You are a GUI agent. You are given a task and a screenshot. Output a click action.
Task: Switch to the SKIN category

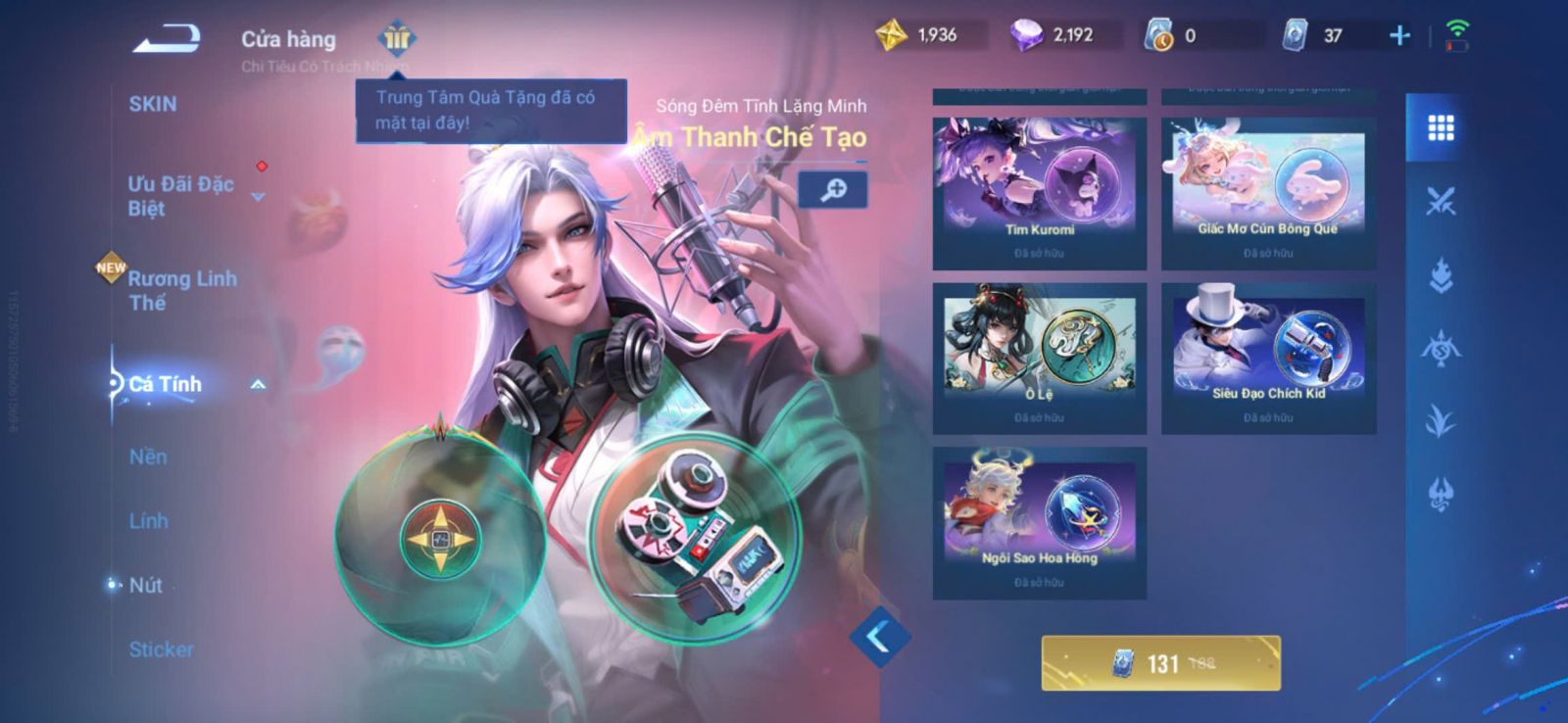153,104
